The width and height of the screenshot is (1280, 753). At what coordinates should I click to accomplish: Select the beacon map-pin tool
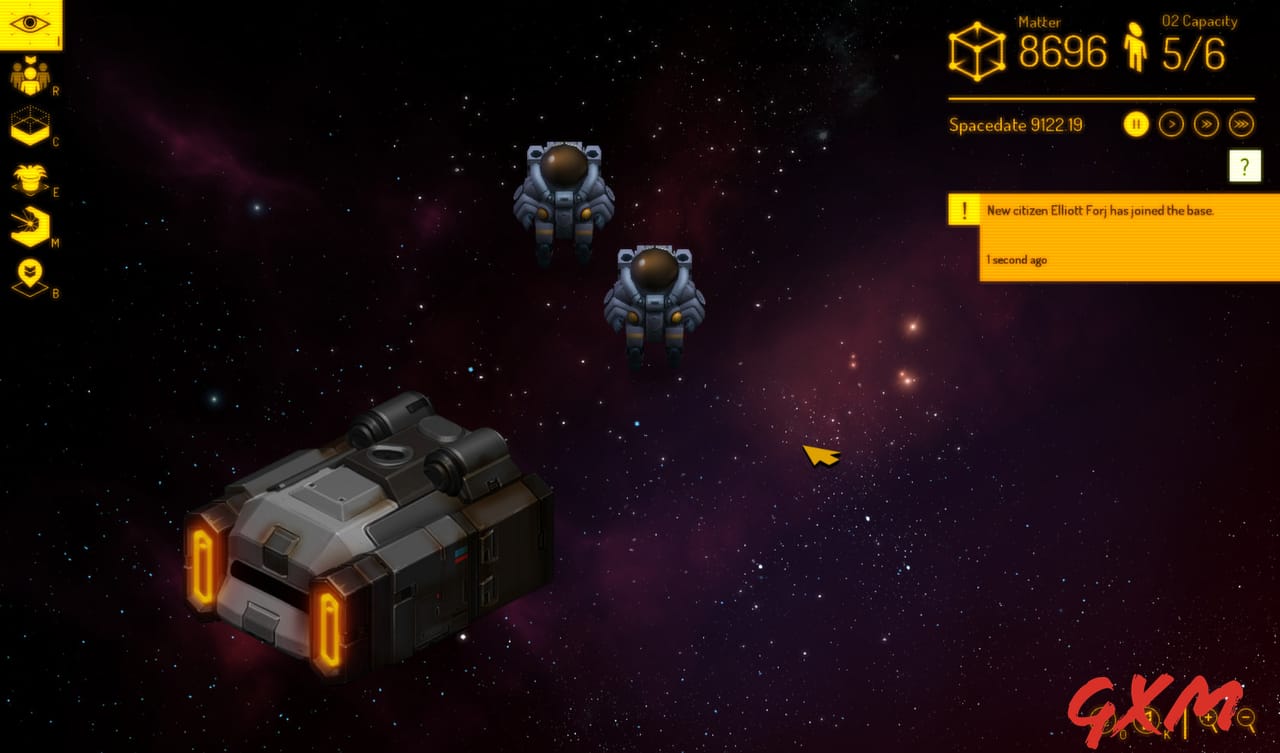point(30,277)
